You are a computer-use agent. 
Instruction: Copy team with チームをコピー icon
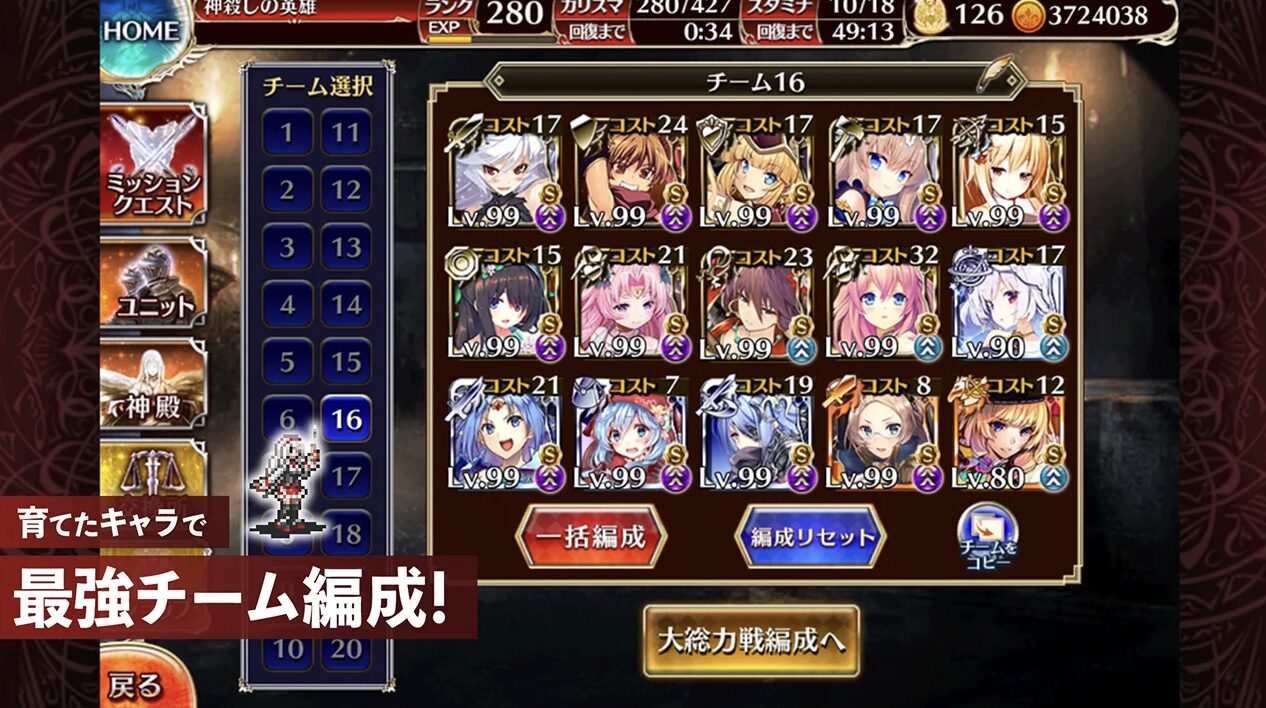click(x=988, y=537)
